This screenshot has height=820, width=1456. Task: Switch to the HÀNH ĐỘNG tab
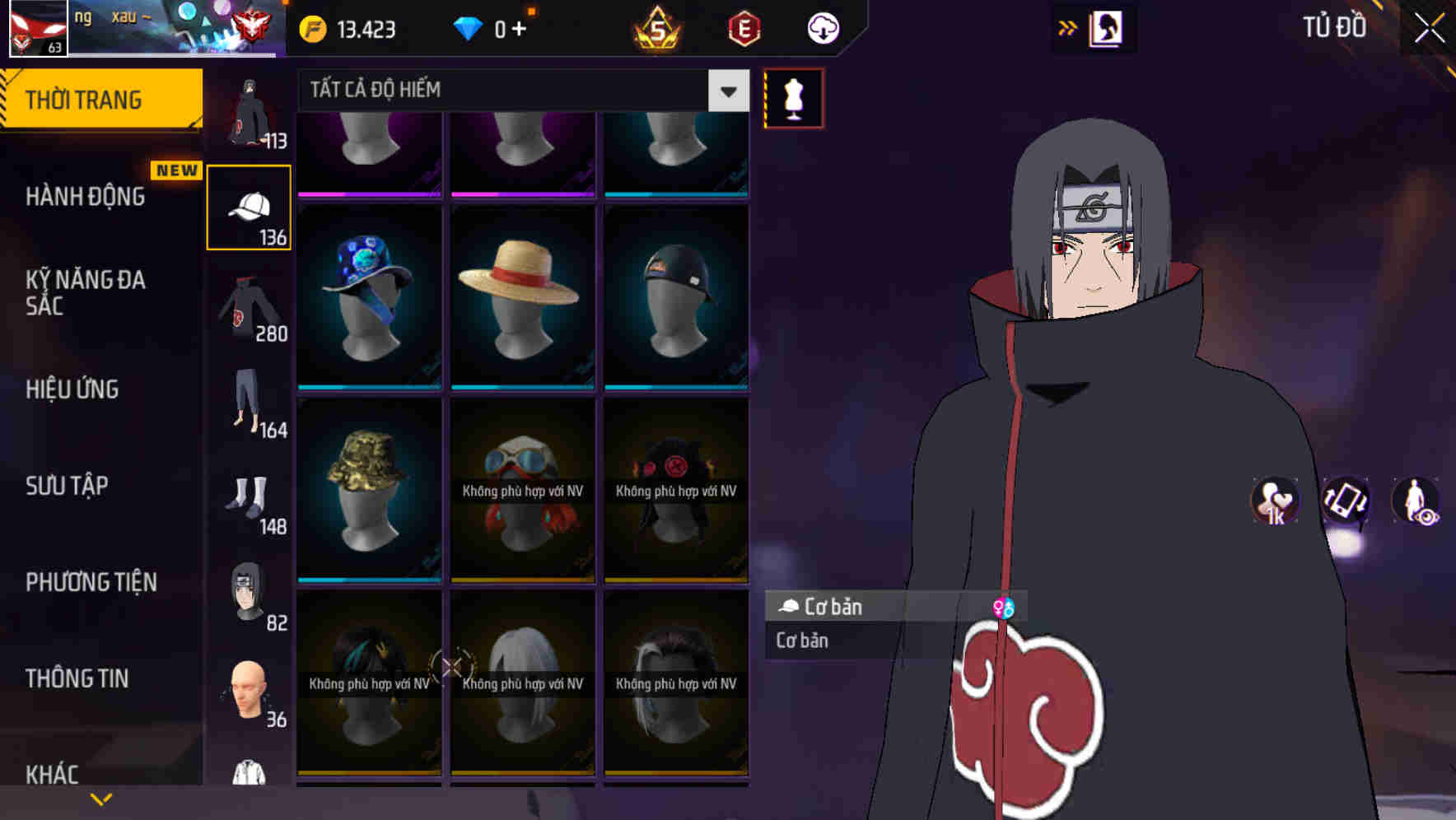(86, 196)
